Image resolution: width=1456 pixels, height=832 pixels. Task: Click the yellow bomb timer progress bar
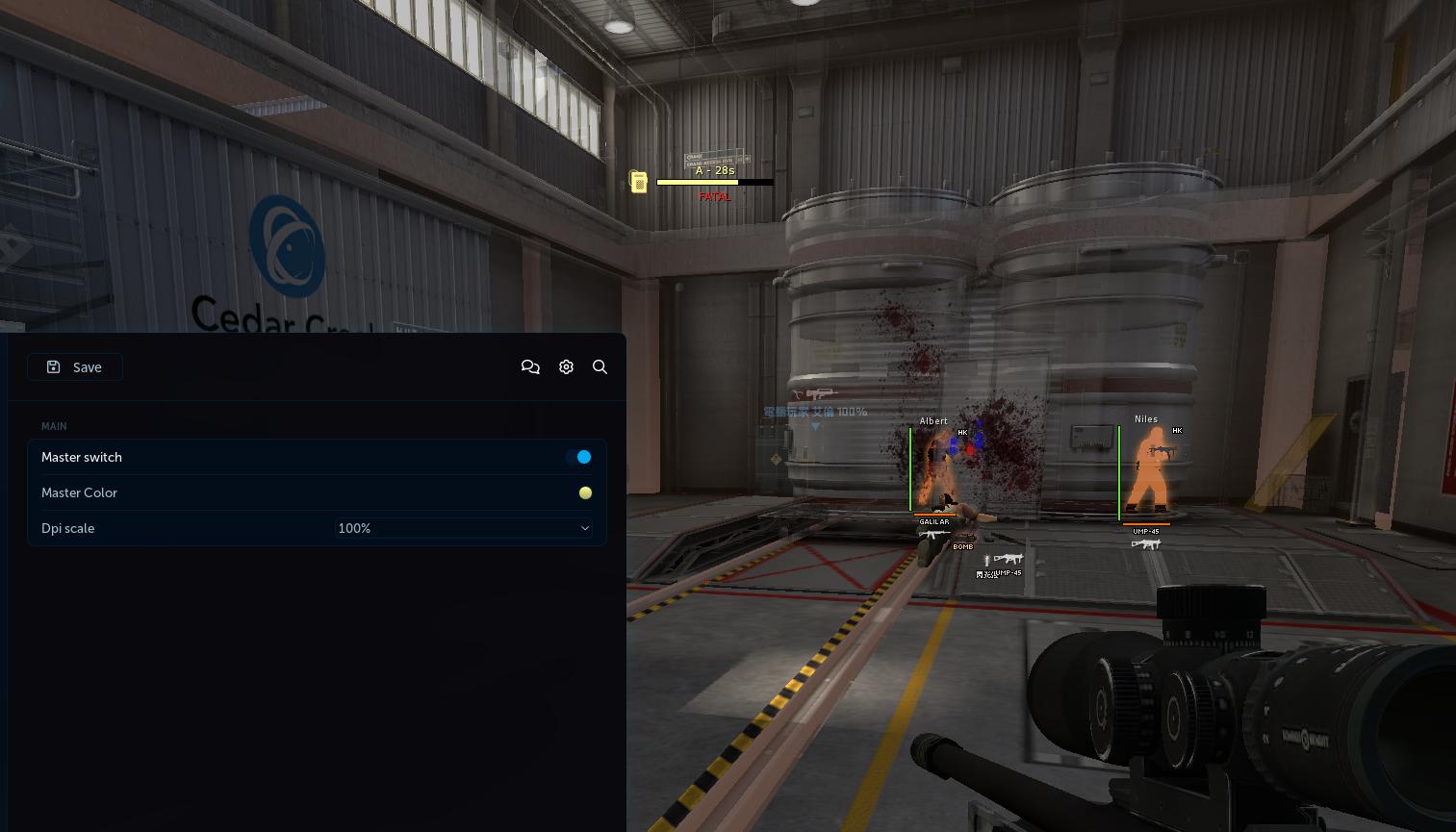point(700,182)
